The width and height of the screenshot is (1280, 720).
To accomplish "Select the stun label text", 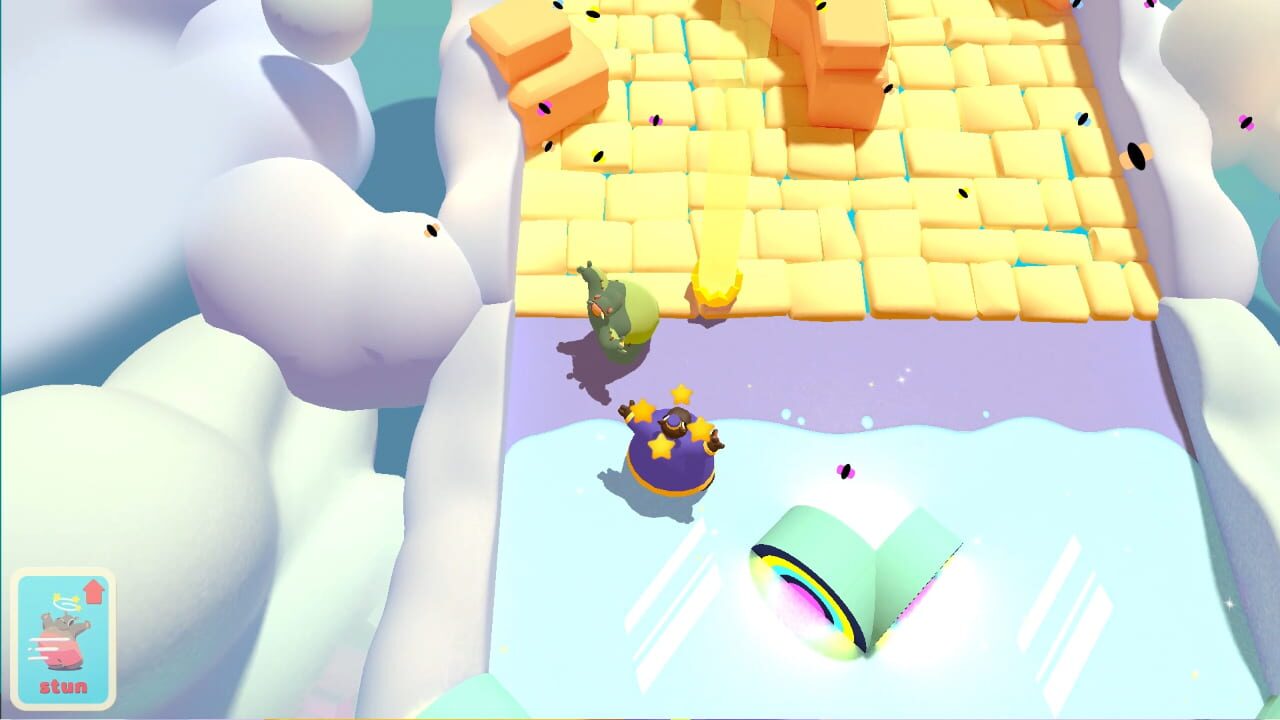I will pyautogui.click(x=62, y=686).
